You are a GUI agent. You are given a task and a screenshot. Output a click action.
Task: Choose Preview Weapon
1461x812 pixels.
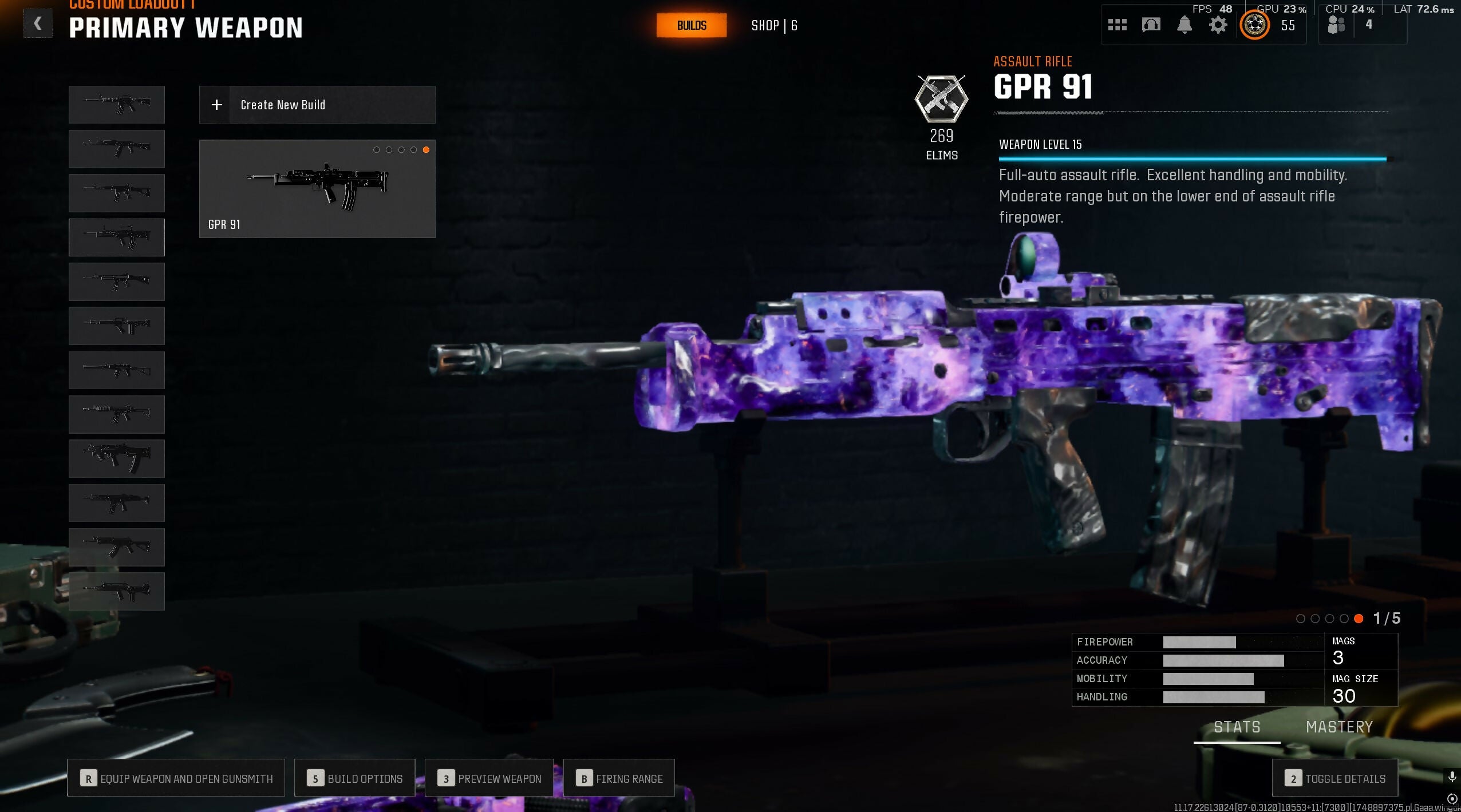point(489,778)
